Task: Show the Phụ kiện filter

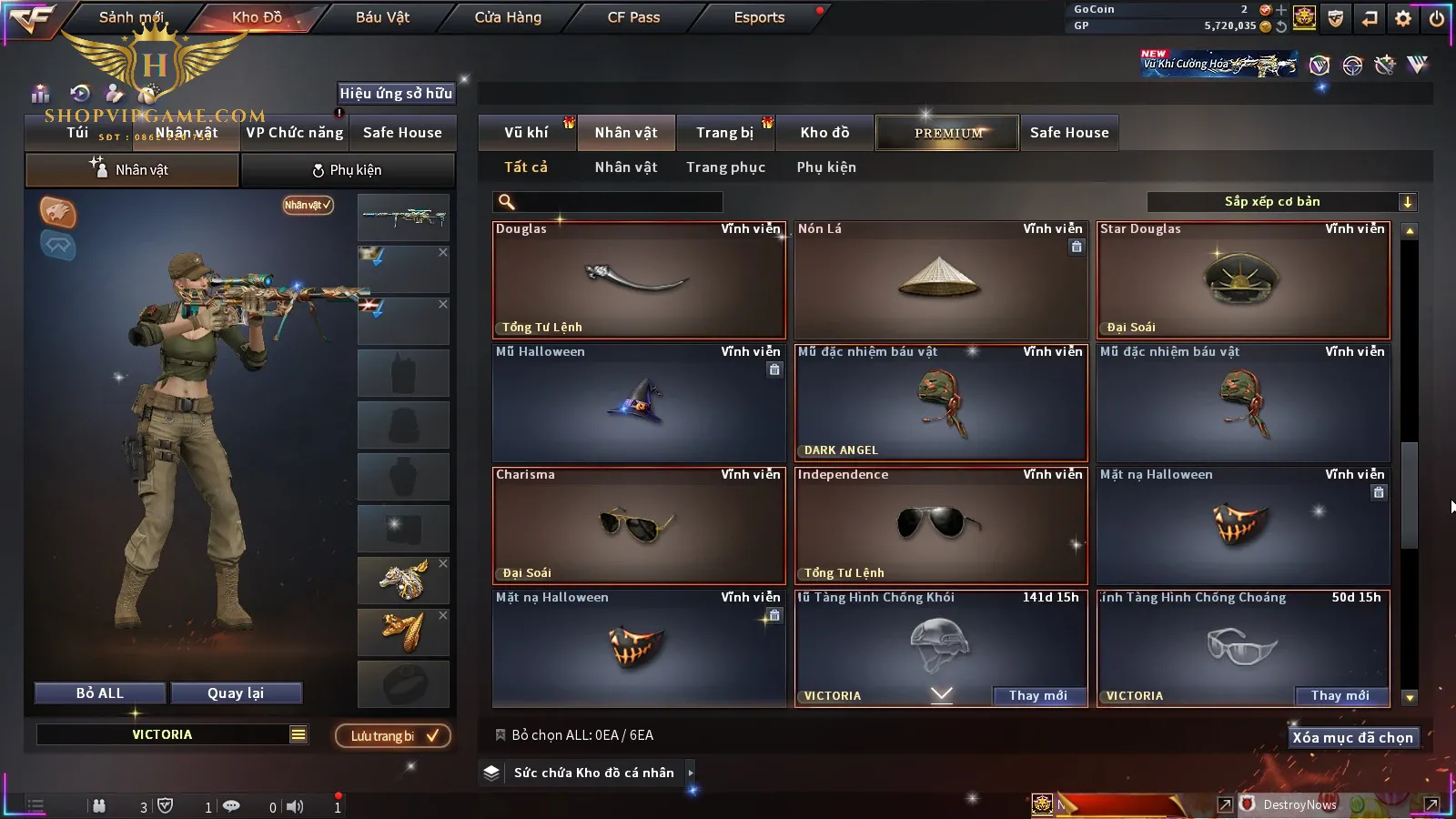Action: (826, 167)
